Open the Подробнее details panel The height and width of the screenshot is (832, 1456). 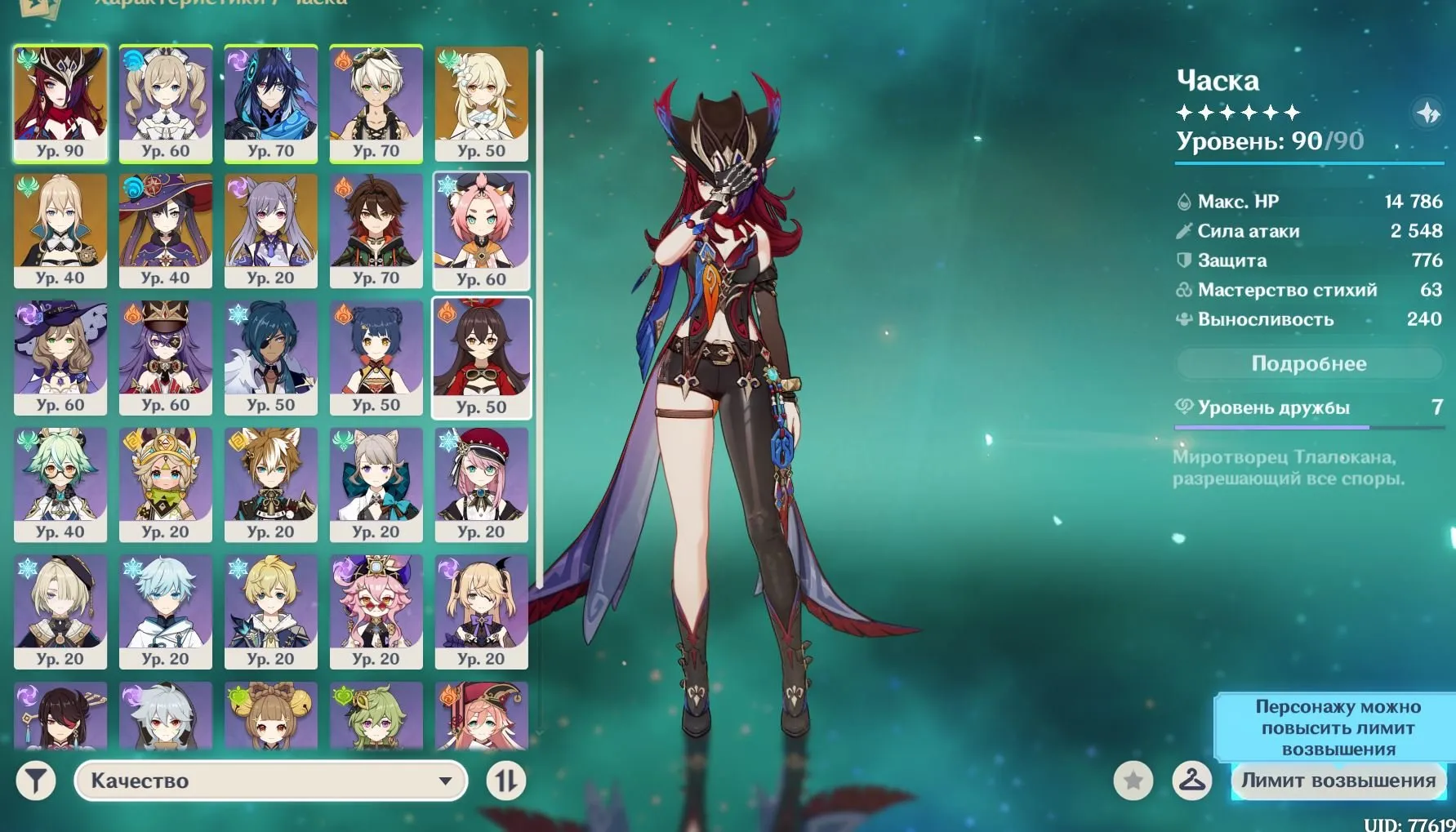(x=1308, y=364)
